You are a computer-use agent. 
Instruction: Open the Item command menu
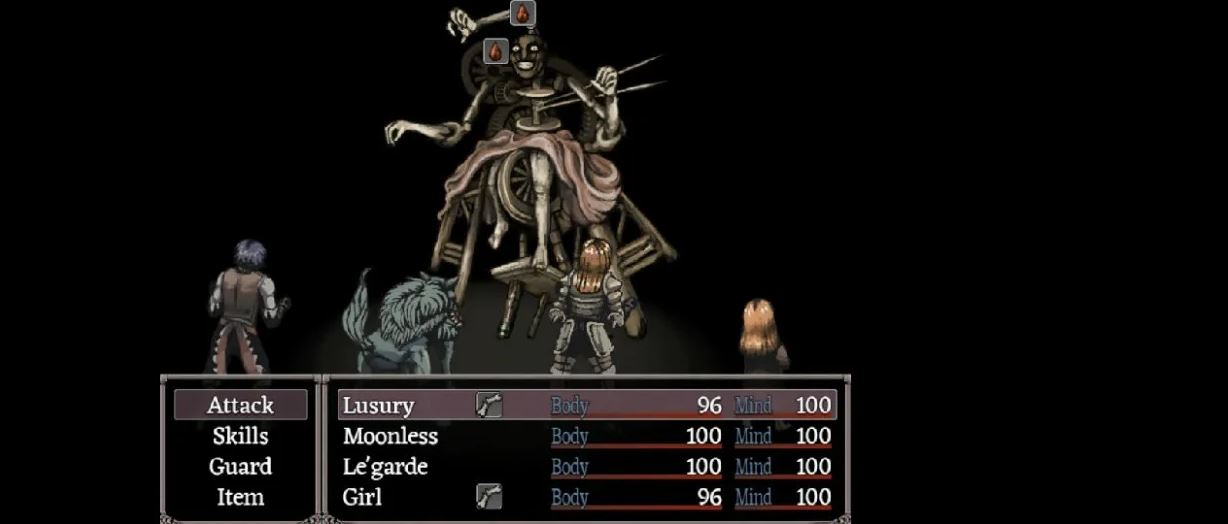[x=240, y=496]
